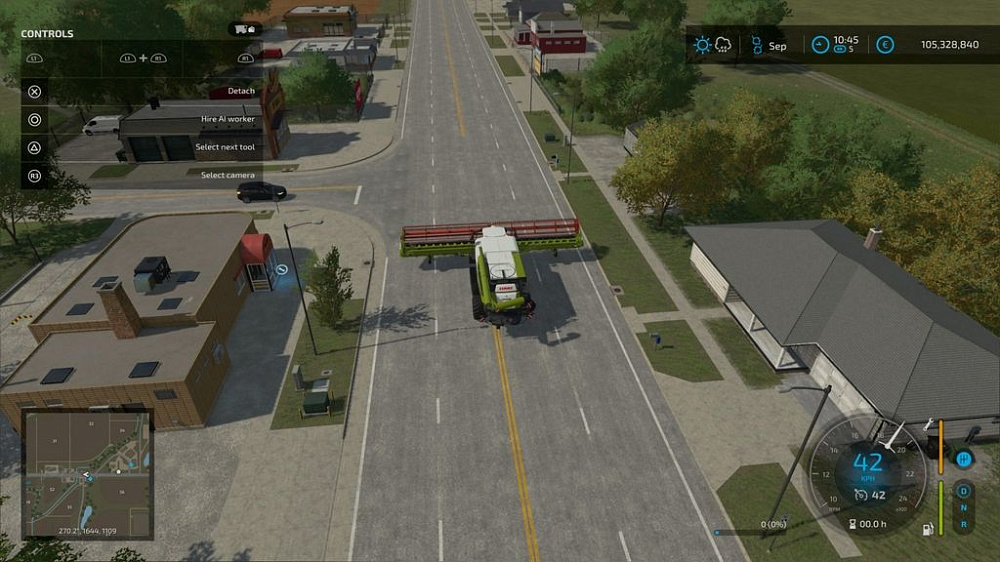Select the Hire AI worker option

228,119
